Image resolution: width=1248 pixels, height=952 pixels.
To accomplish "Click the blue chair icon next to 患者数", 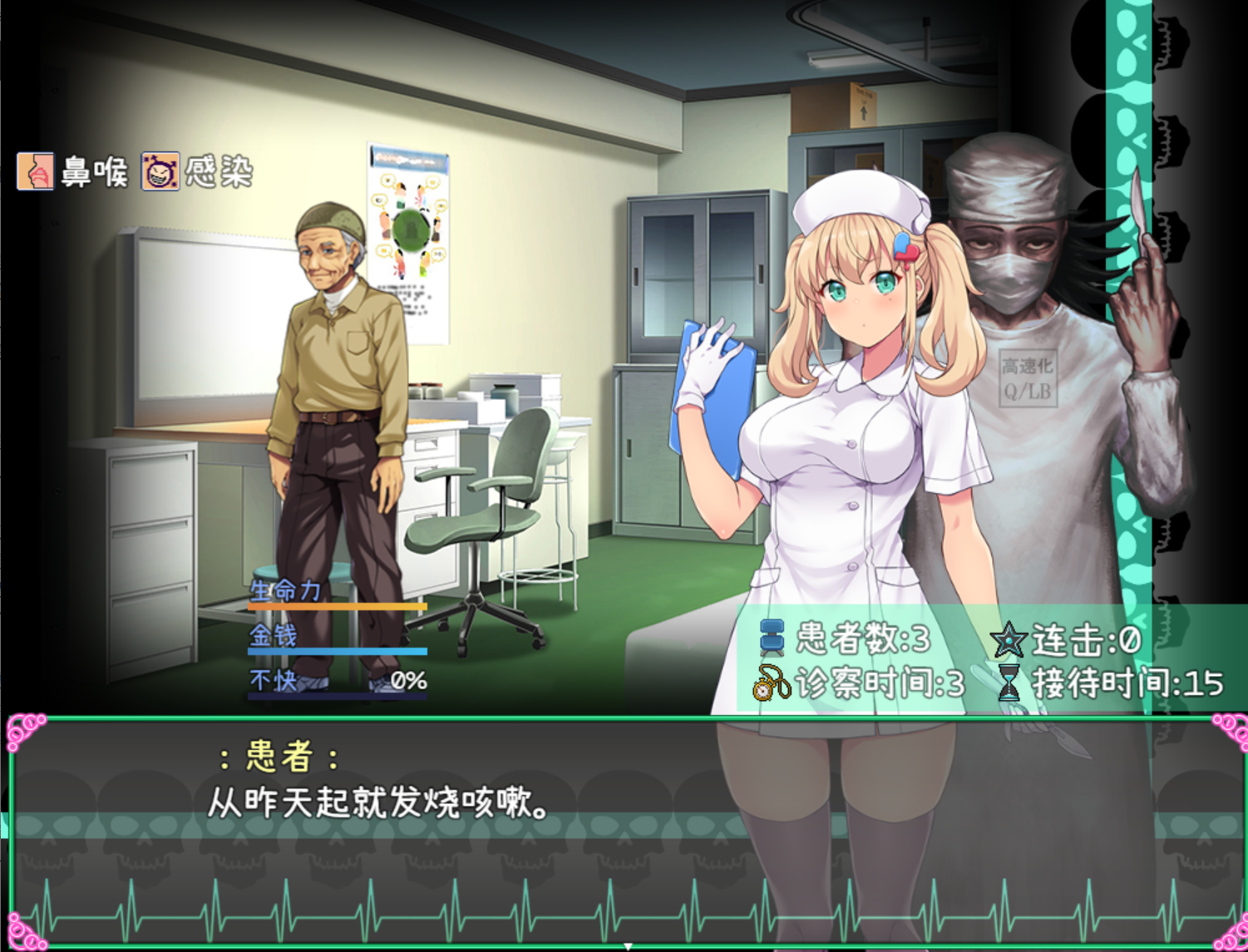I will [x=773, y=636].
